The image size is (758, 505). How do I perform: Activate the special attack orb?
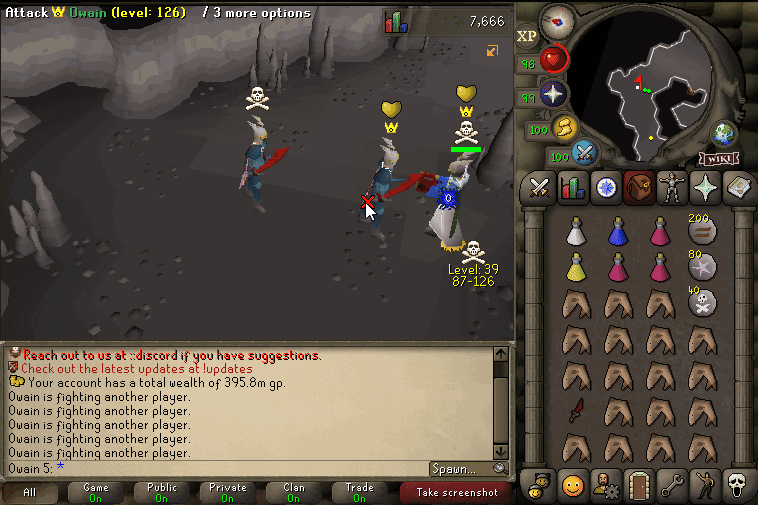[584, 154]
